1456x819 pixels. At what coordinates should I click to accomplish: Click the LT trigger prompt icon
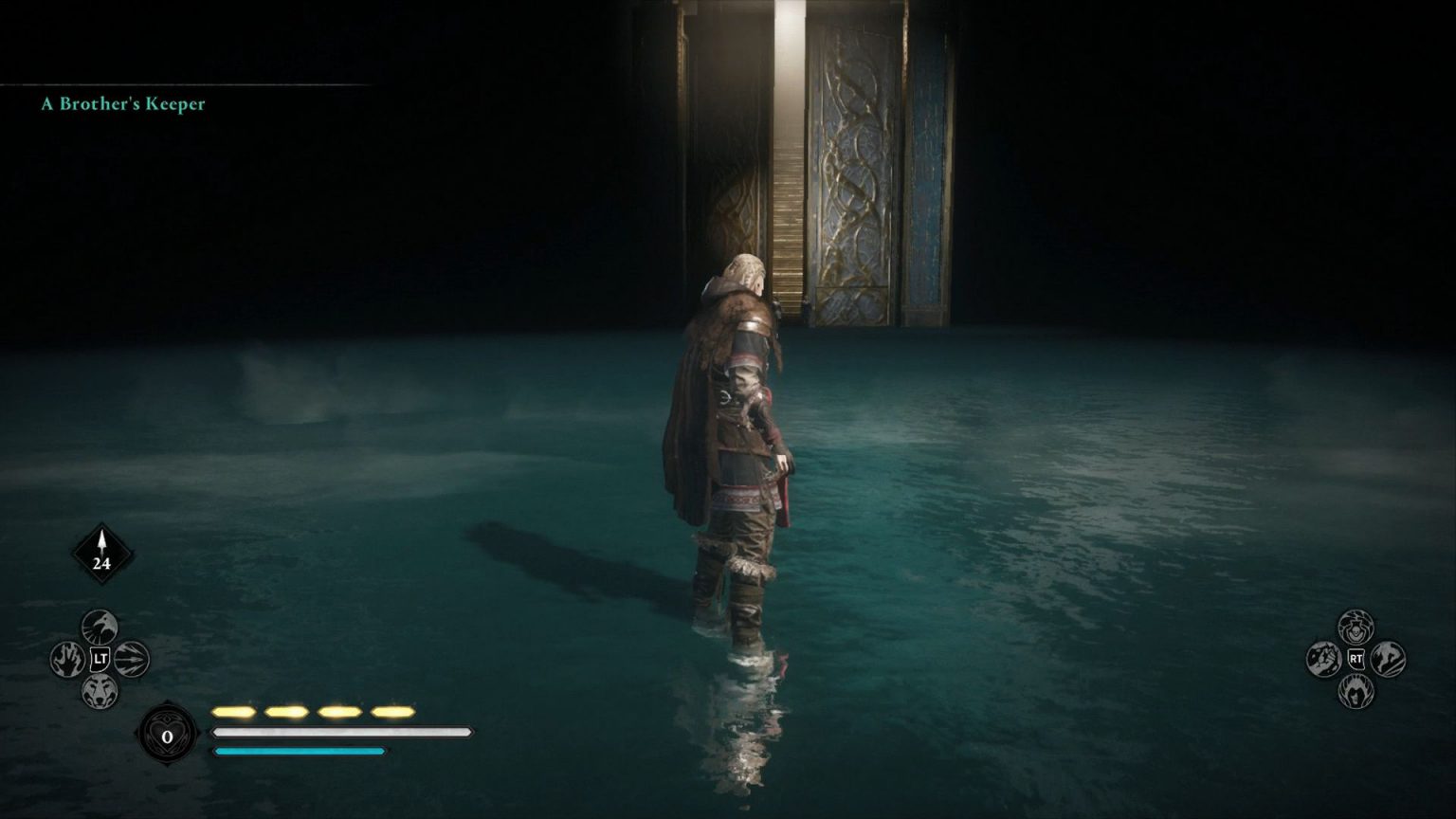[x=101, y=660]
